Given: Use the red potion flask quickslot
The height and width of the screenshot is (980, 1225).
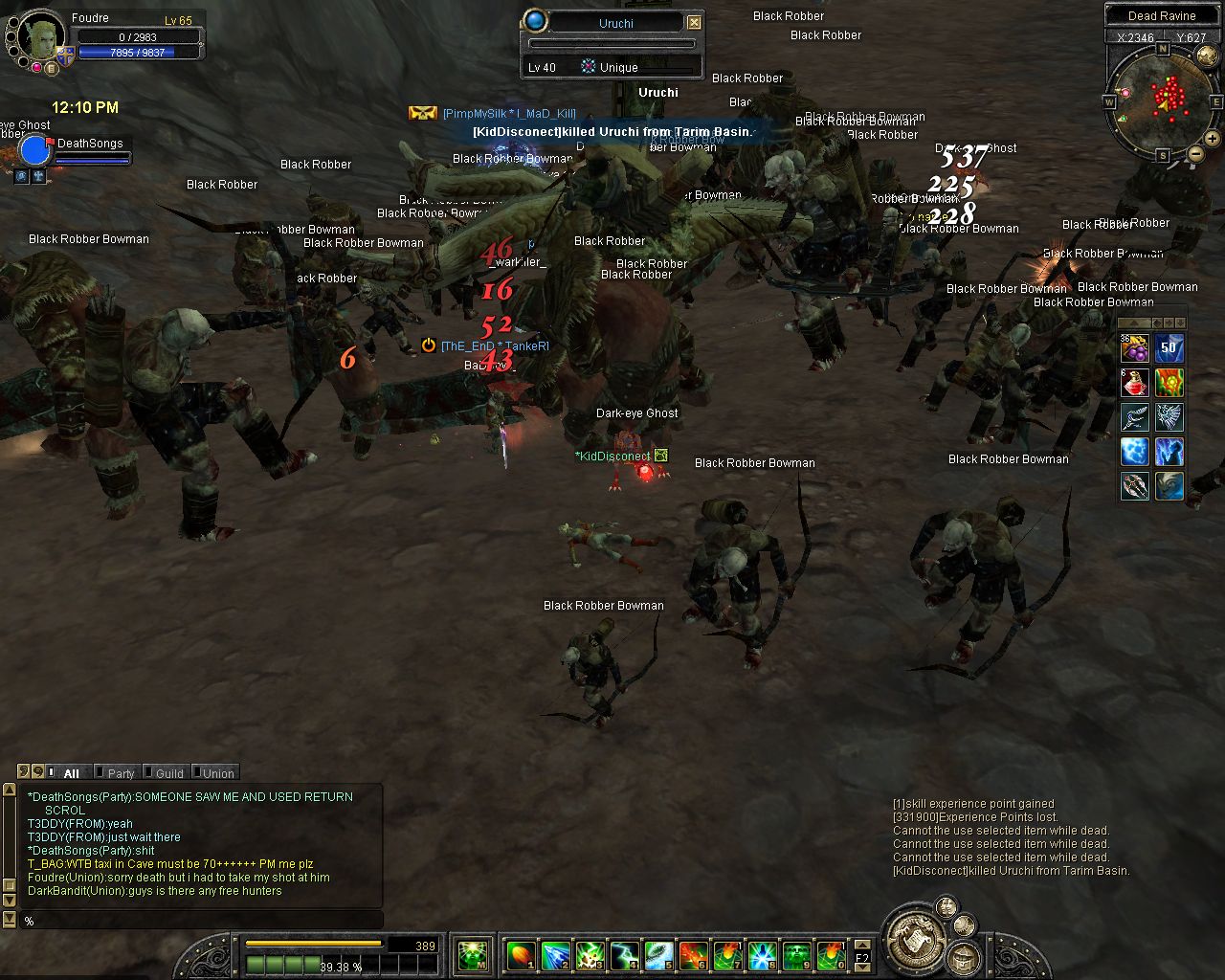Looking at the screenshot, I should click(x=1134, y=383).
